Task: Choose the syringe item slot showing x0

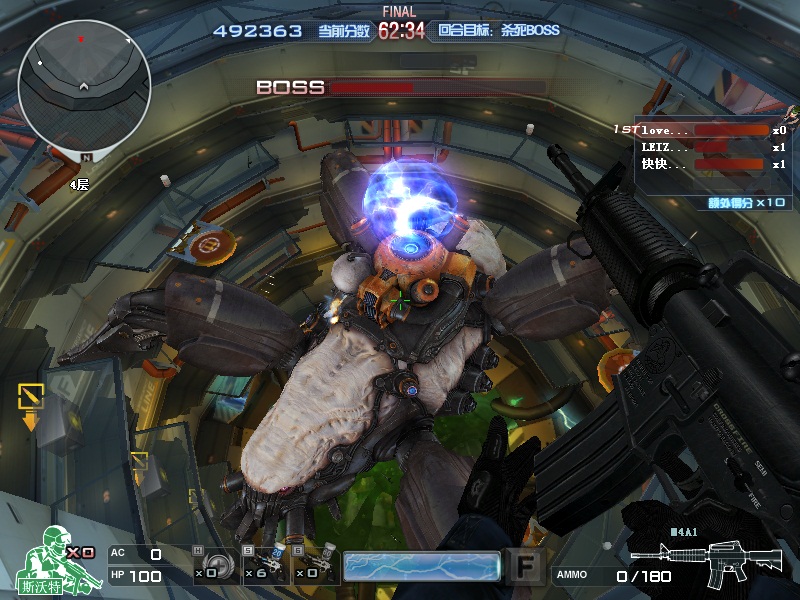Action: pyautogui.click(x=314, y=565)
